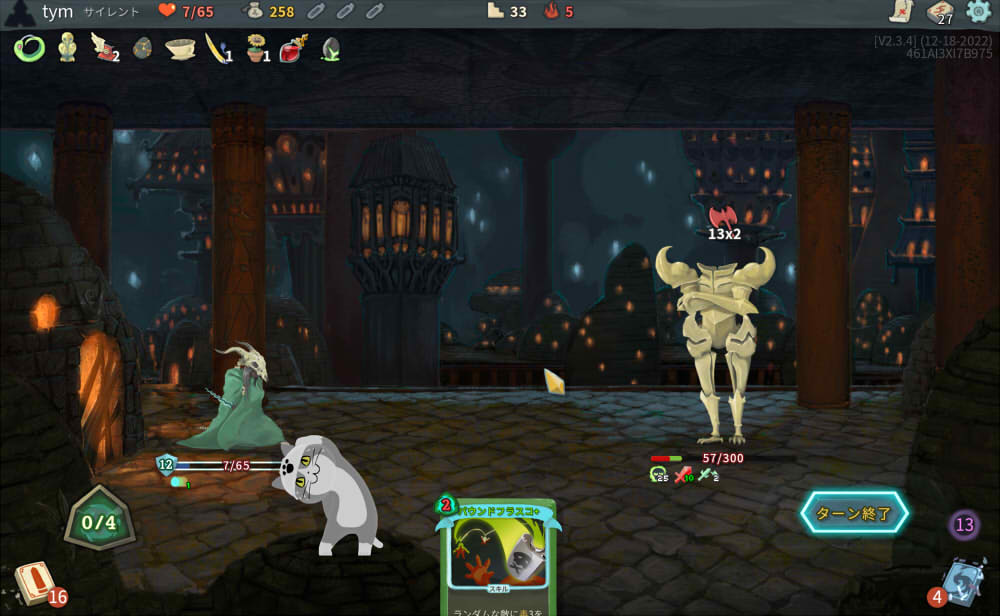Inspect the potted sunflower relic
This screenshot has width=1000, height=616.
255,47
